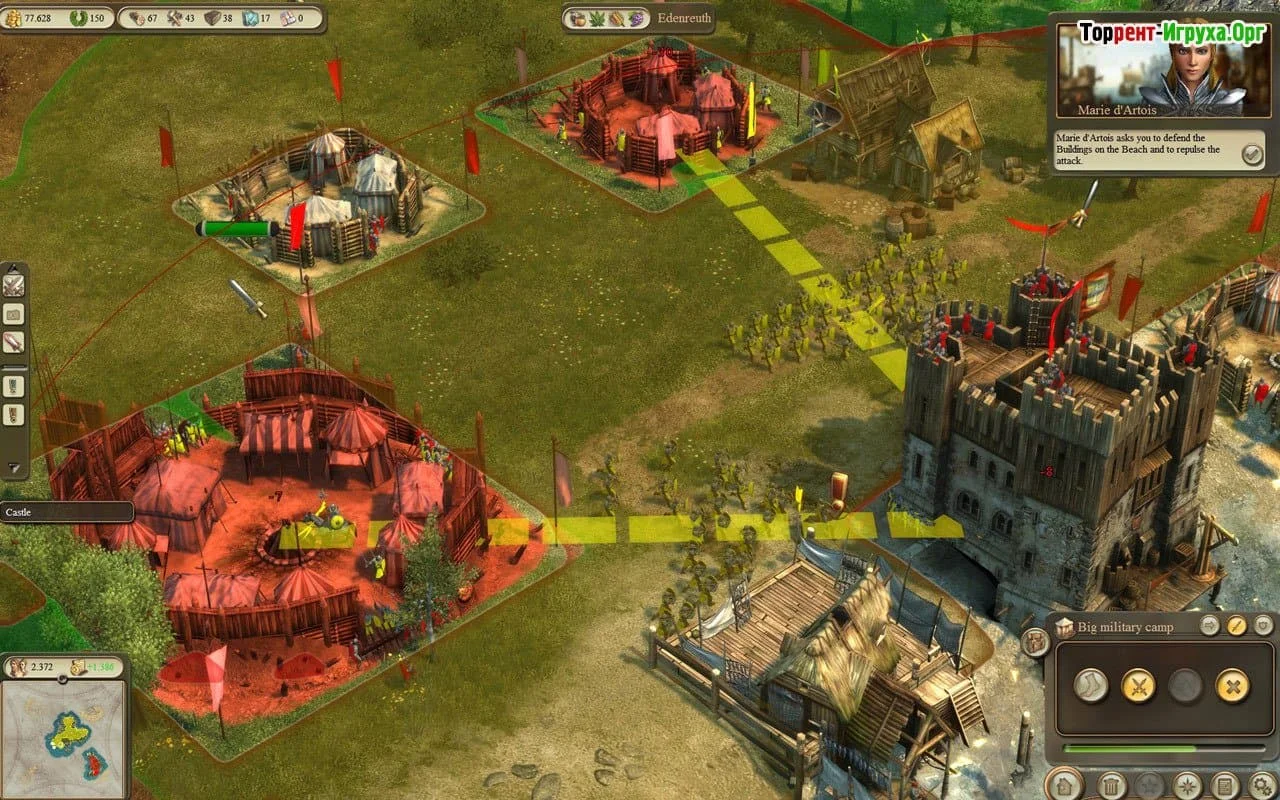
Task: Click the compass star button in bottom bar
Action: tap(1187, 786)
